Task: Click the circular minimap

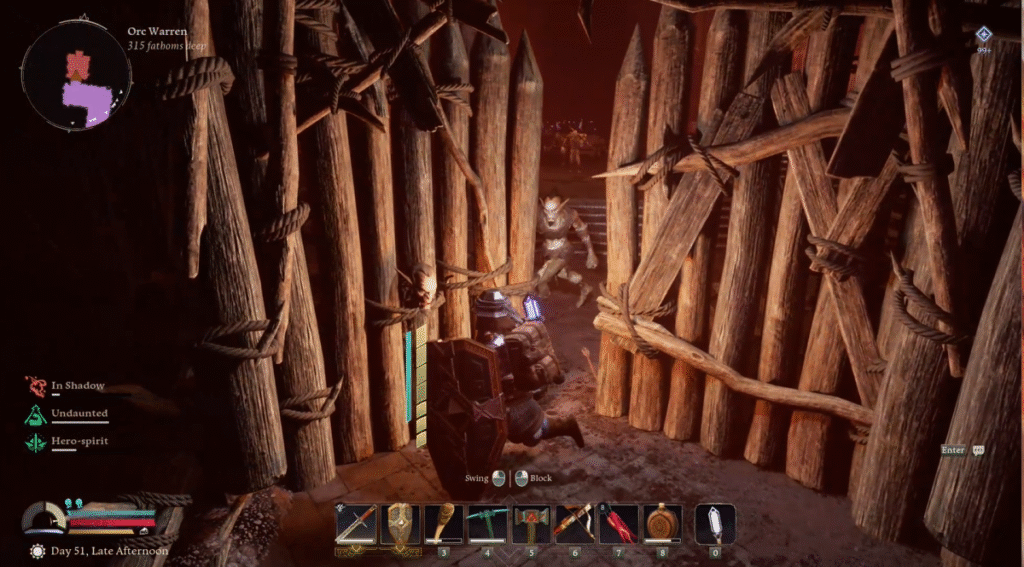Action: (77, 77)
